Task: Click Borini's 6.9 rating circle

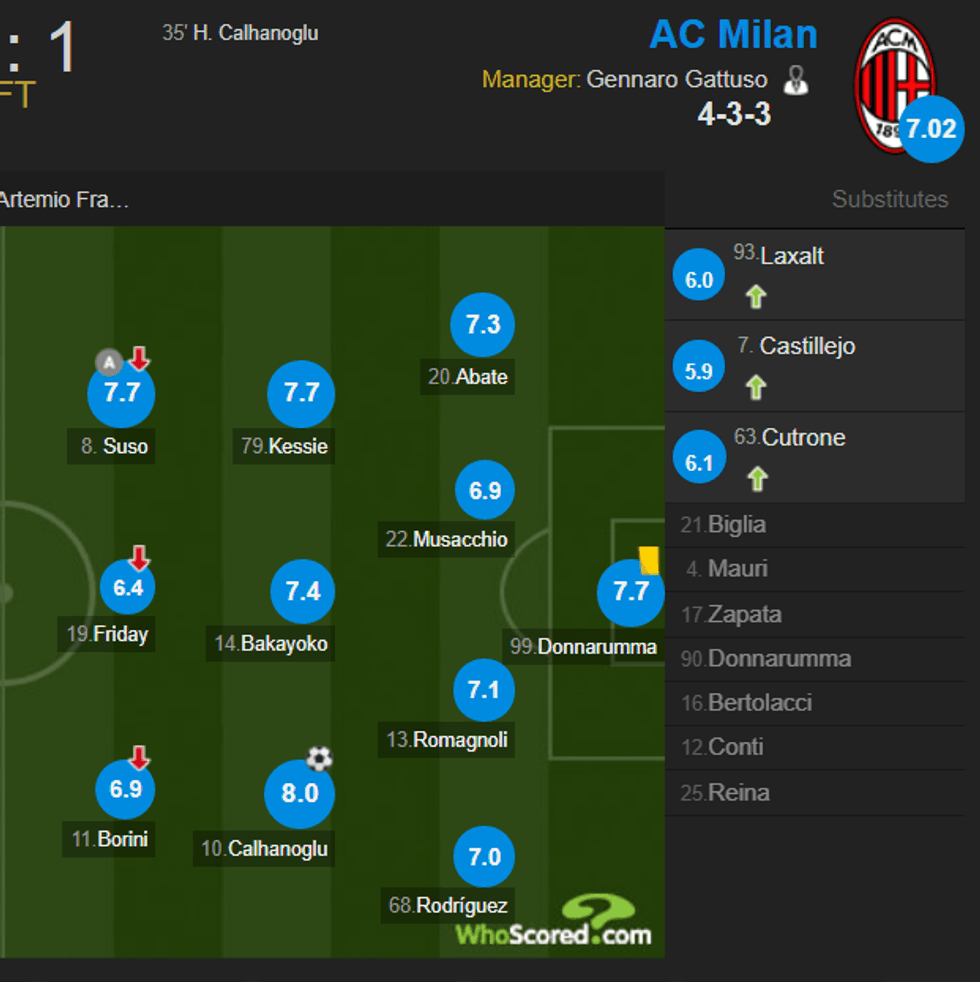Action: [x=126, y=789]
